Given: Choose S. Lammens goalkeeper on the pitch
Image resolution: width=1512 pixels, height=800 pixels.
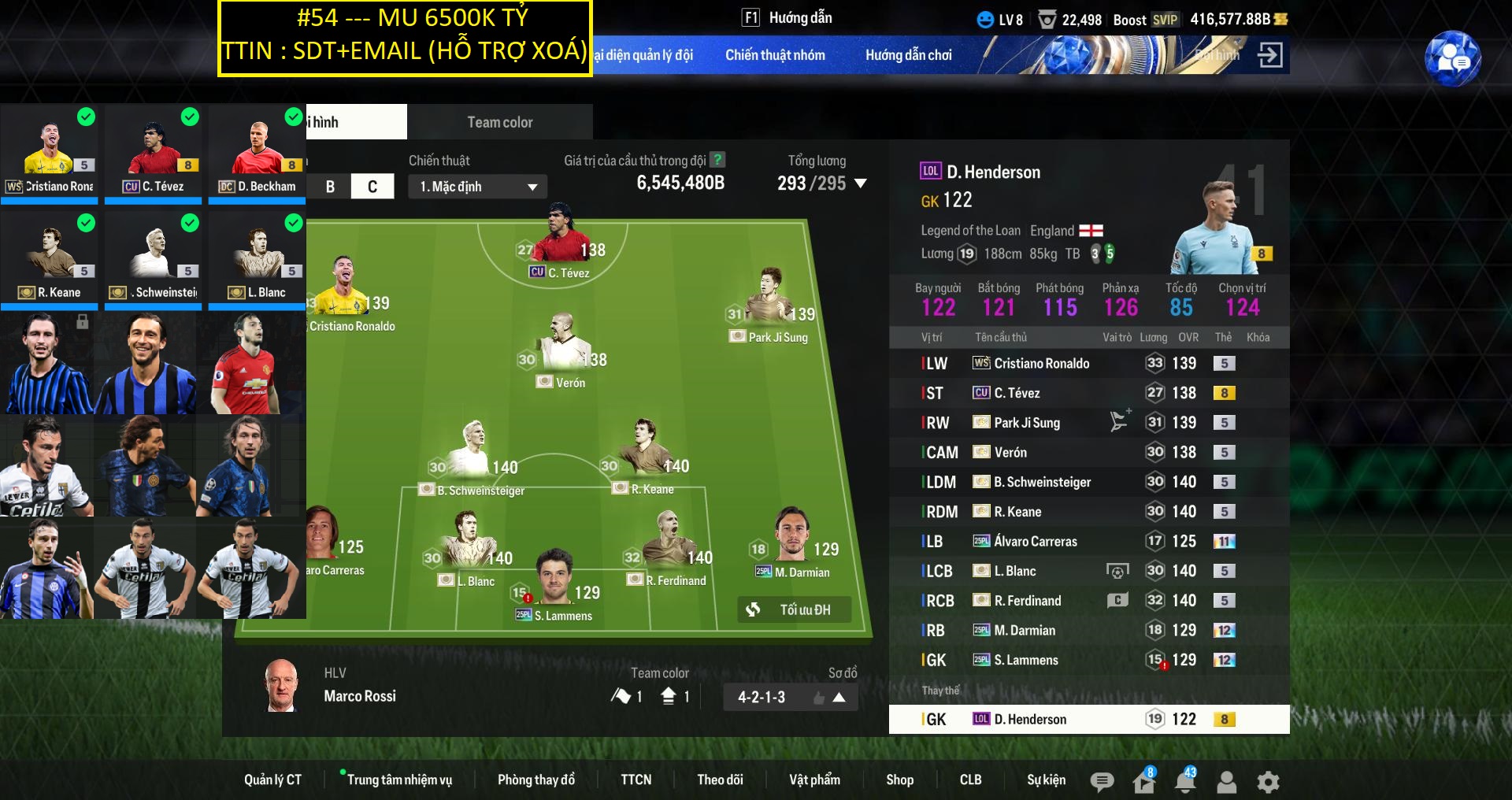Looking at the screenshot, I should pyautogui.click(x=555, y=581).
